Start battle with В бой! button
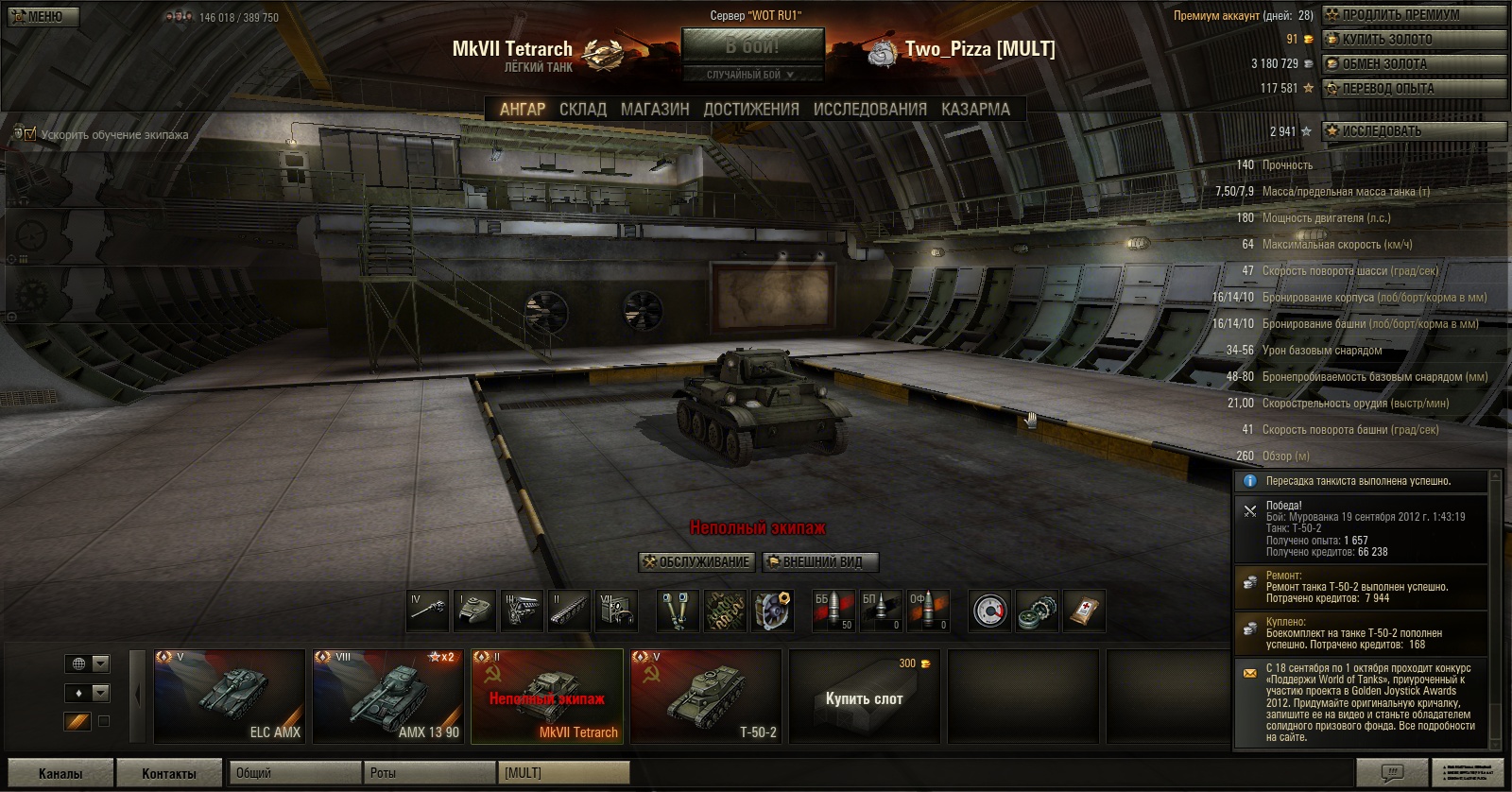1512x792 pixels. click(x=752, y=45)
